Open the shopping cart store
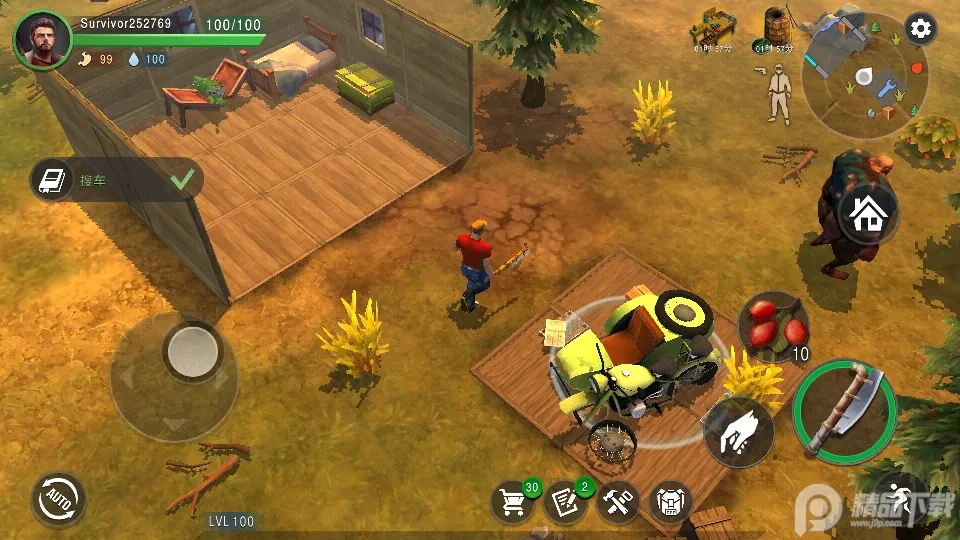 [x=512, y=501]
